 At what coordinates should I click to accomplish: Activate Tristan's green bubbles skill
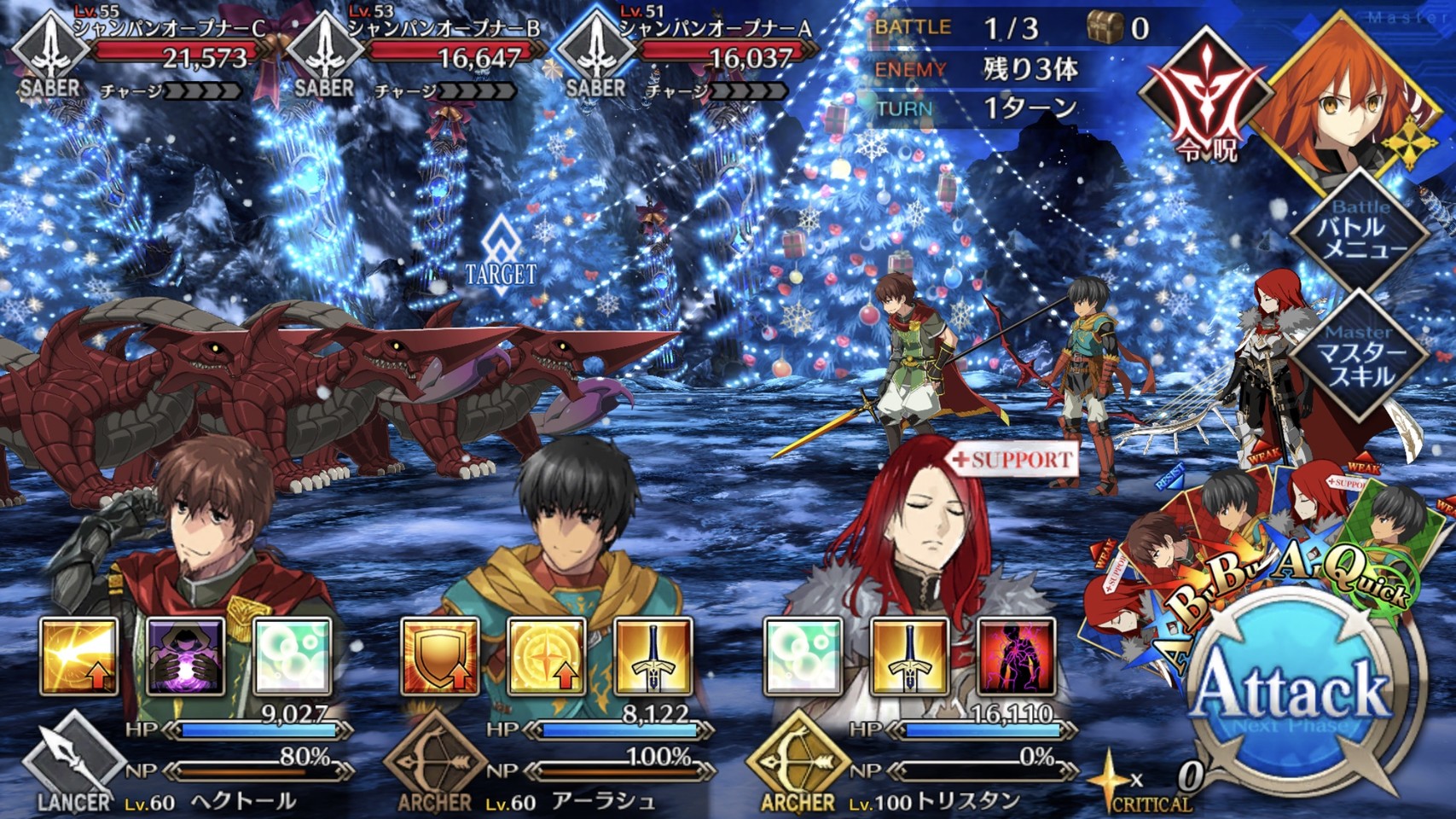pos(803,656)
